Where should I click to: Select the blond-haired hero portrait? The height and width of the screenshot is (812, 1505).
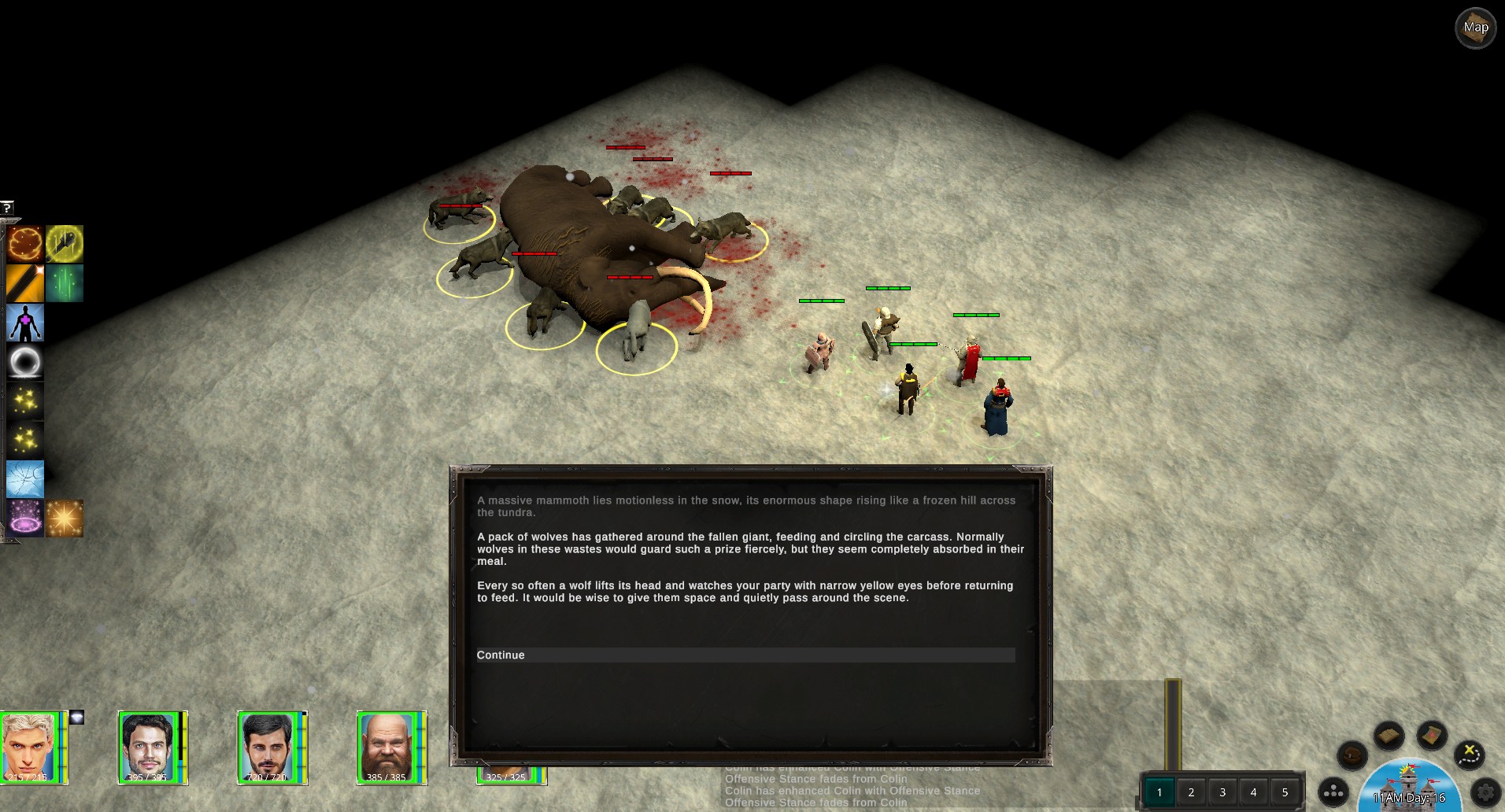(30, 746)
